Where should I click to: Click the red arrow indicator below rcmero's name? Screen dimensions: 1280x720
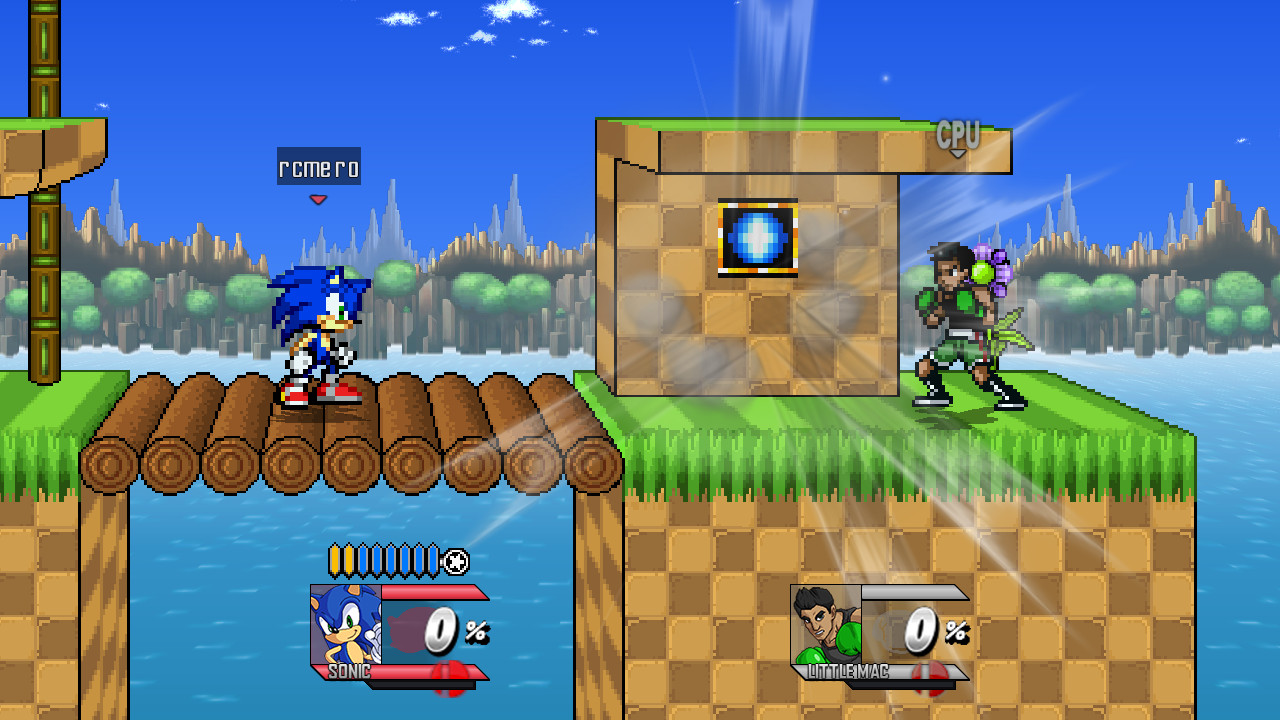click(319, 198)
